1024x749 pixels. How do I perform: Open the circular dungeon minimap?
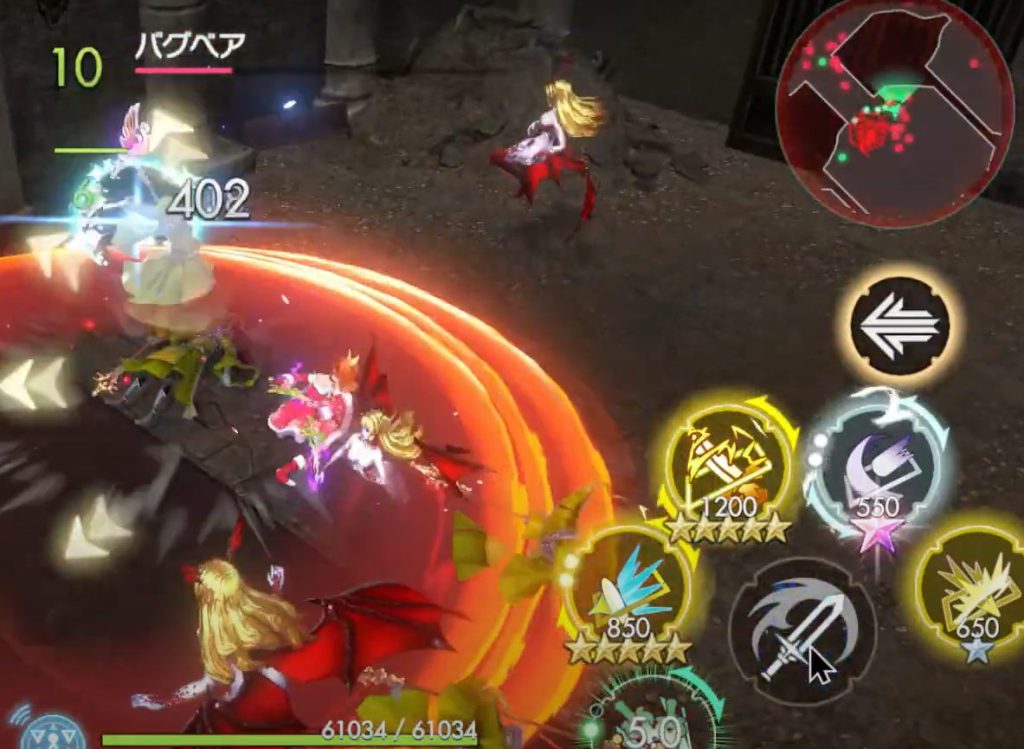pos(894,112)
